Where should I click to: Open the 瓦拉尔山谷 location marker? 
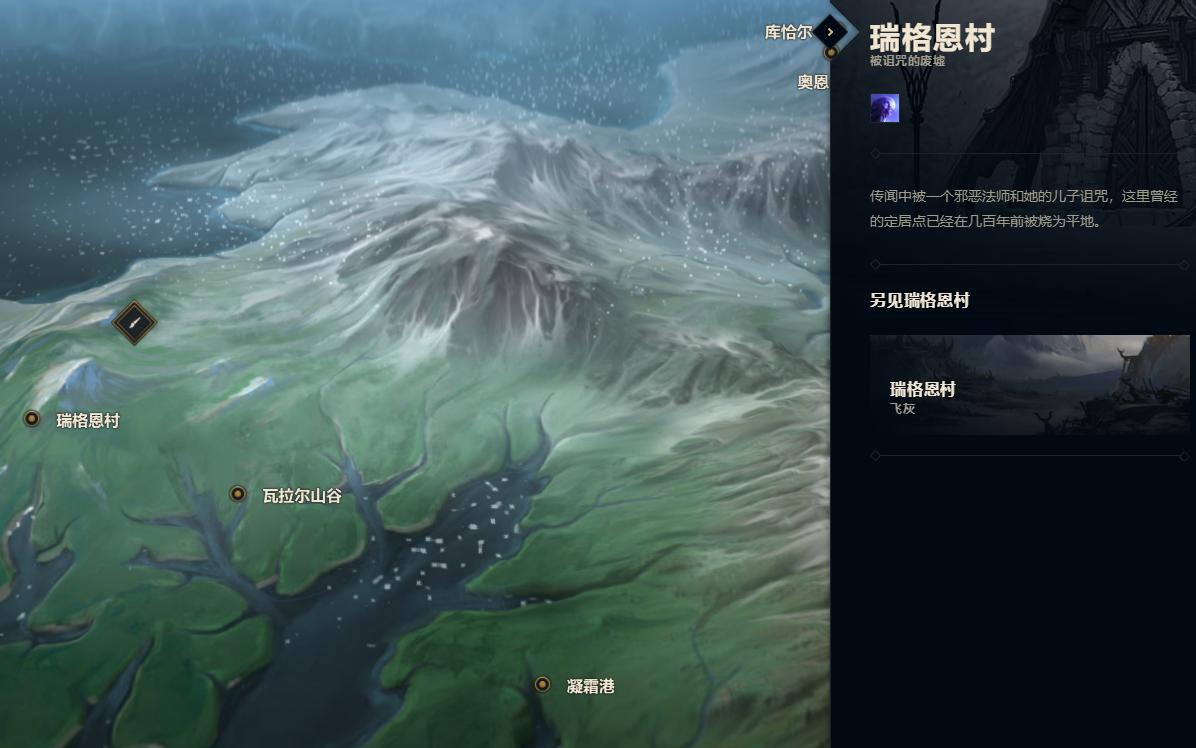point(238,494)
